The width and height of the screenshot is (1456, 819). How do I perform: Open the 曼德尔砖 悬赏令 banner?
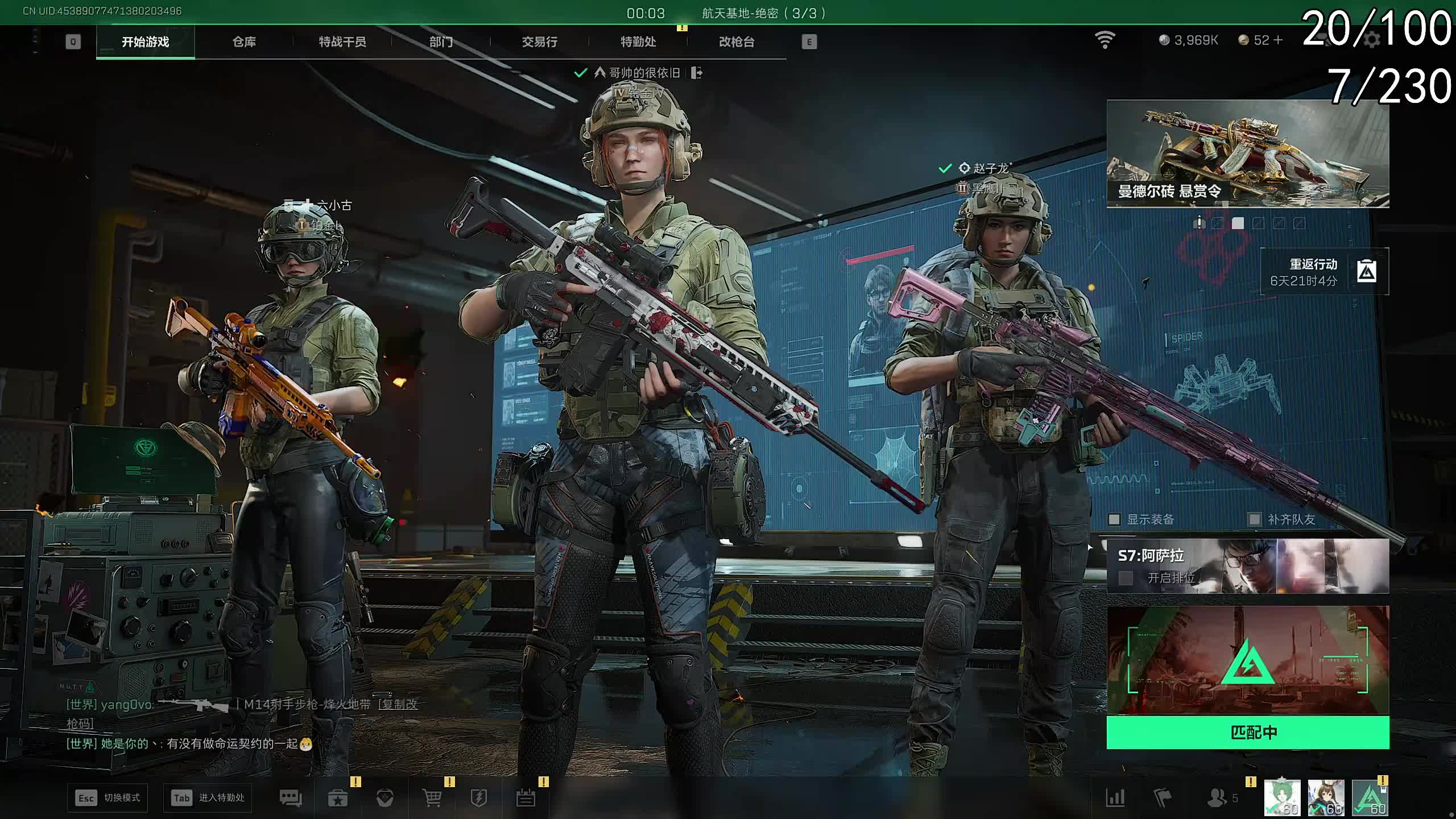pos(1247,154)
